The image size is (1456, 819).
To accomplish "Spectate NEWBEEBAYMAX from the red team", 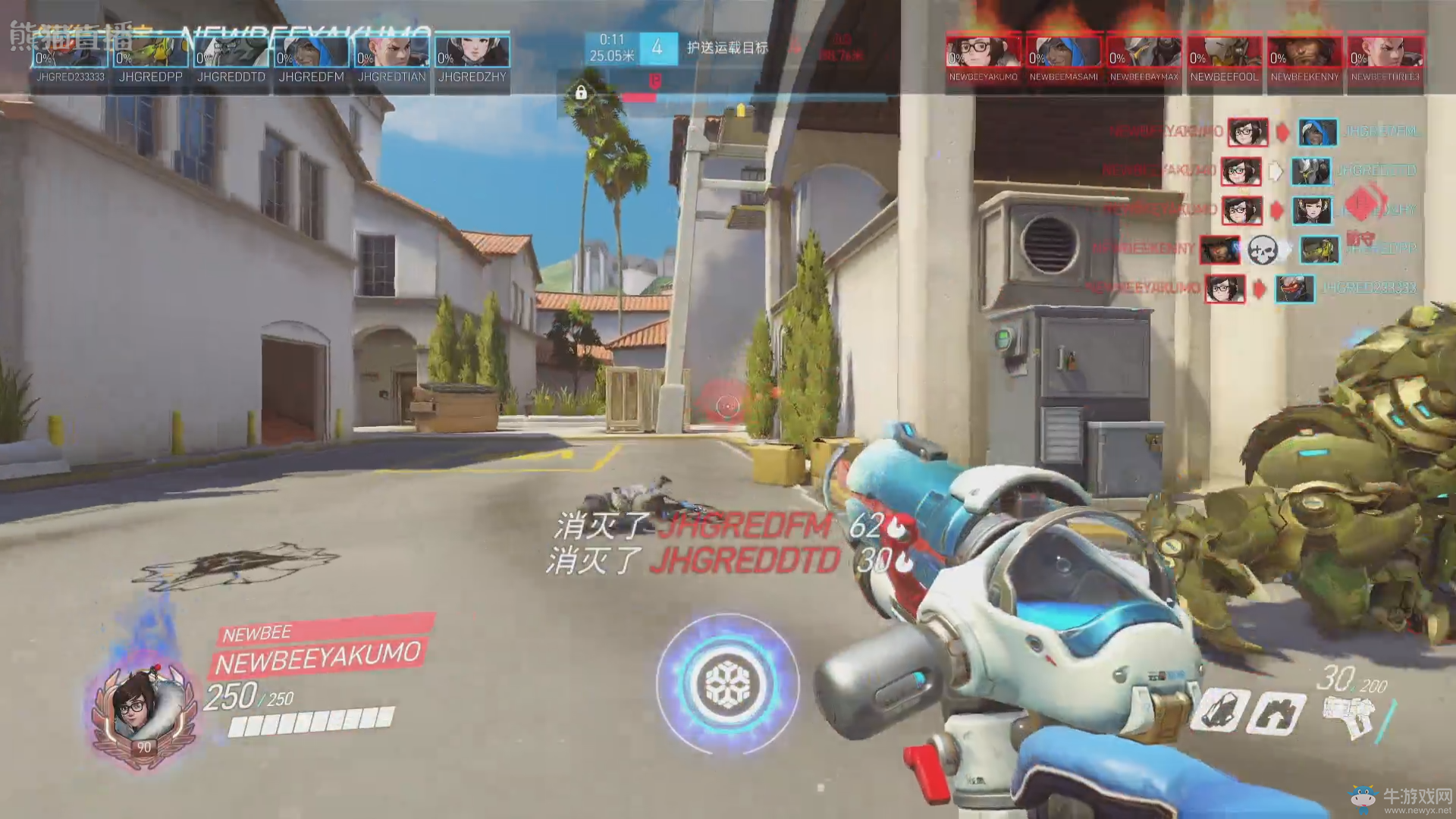I will [x=1144, y=52].
